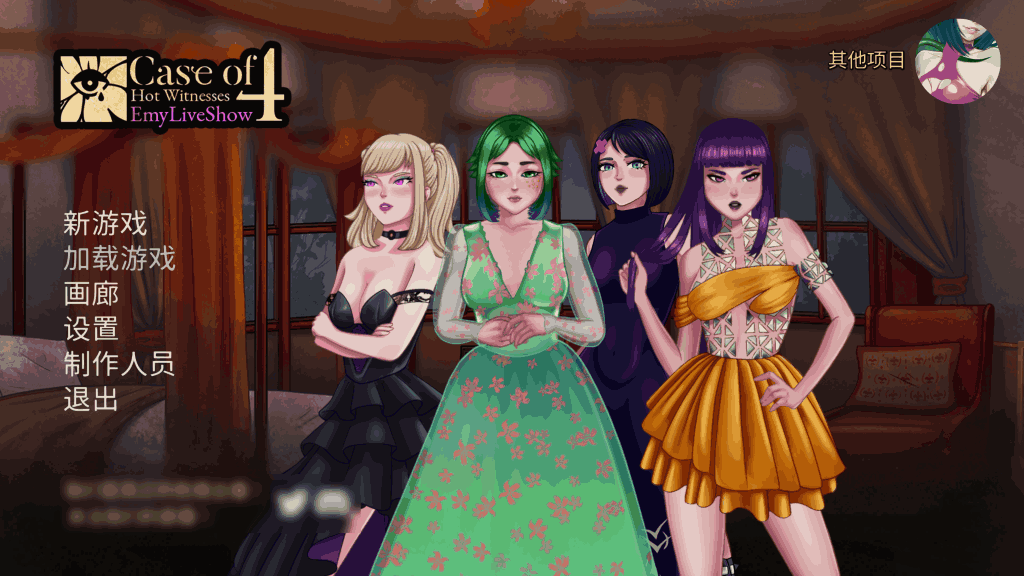Open the 画廊 gallery

(91, 294)
